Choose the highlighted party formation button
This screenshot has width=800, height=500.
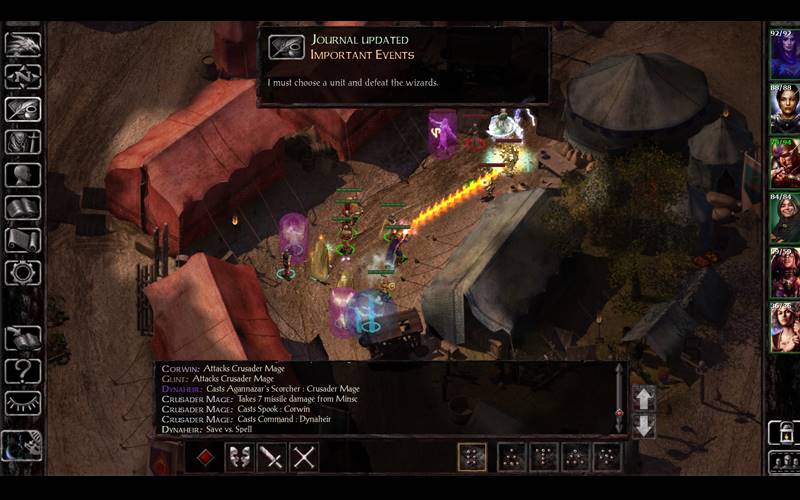[472, 457]
